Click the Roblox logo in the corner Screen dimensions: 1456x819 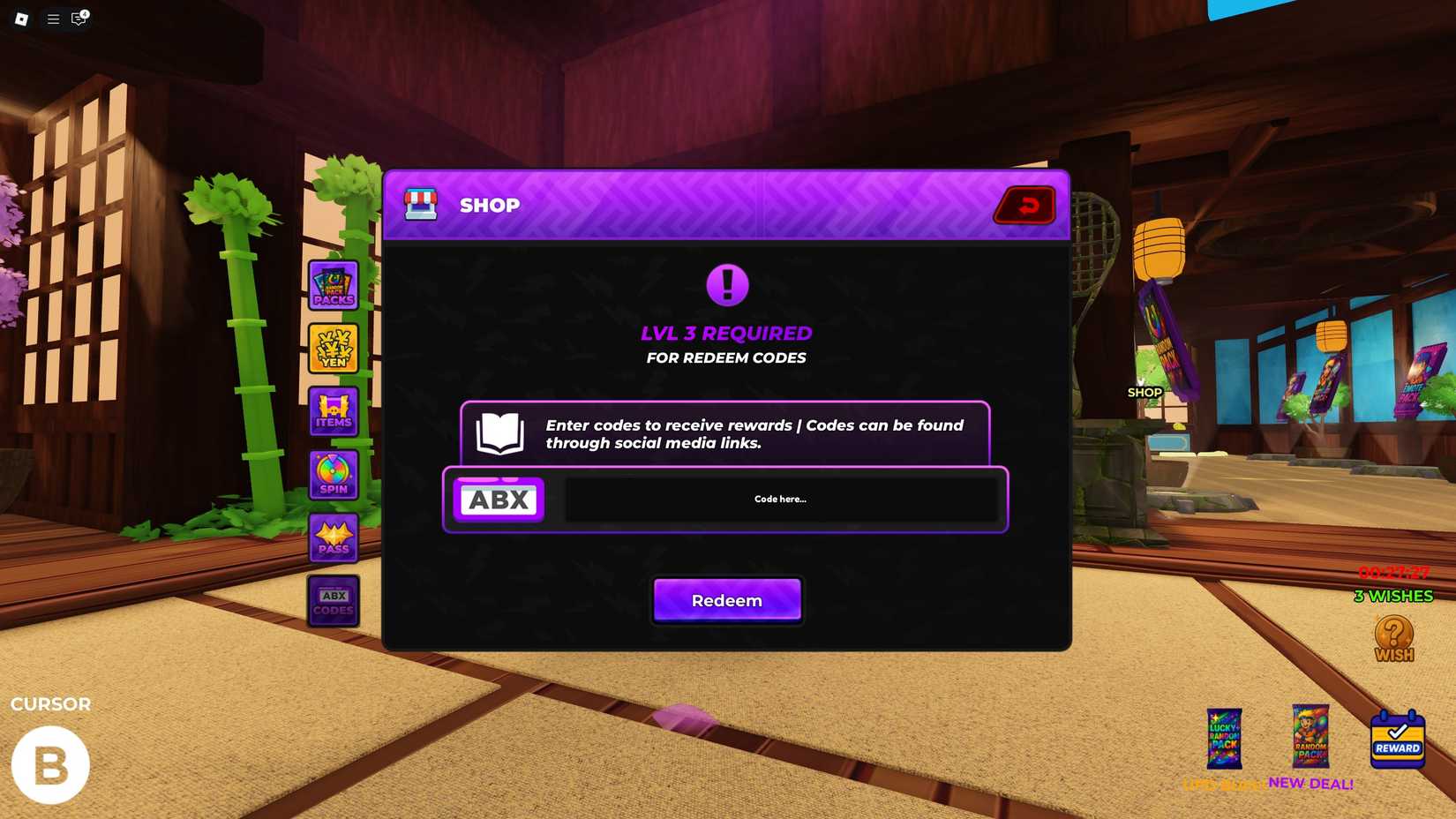coord(21,19)
